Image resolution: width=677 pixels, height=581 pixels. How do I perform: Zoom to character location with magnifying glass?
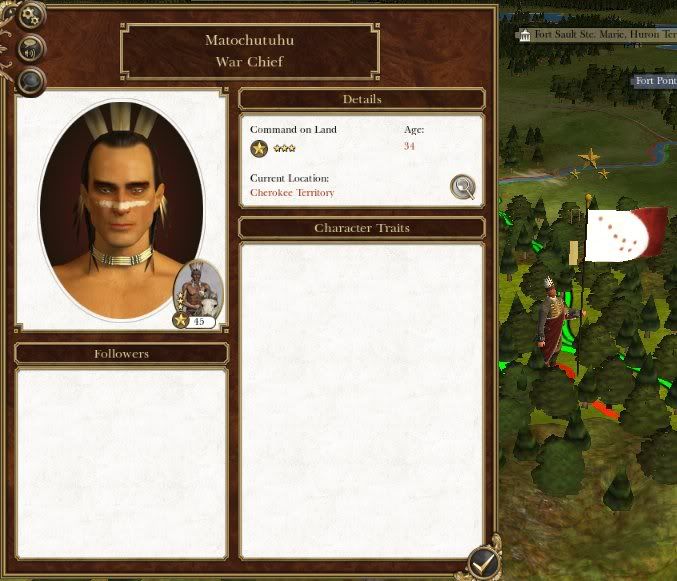point(462,187)
